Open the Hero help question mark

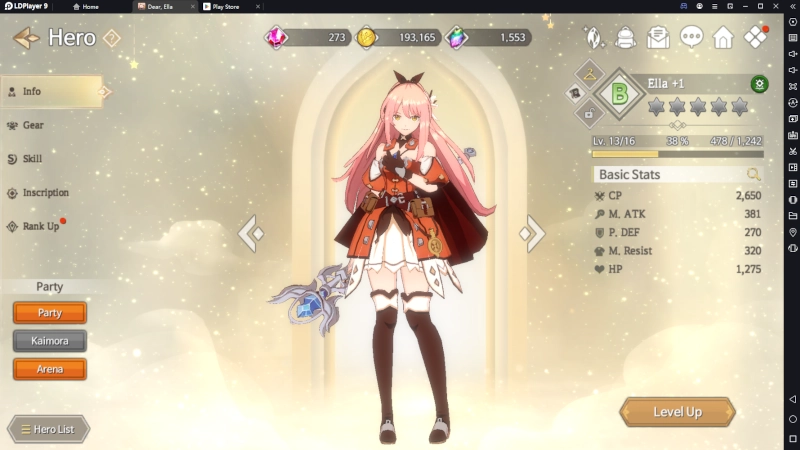pos(112,38)
